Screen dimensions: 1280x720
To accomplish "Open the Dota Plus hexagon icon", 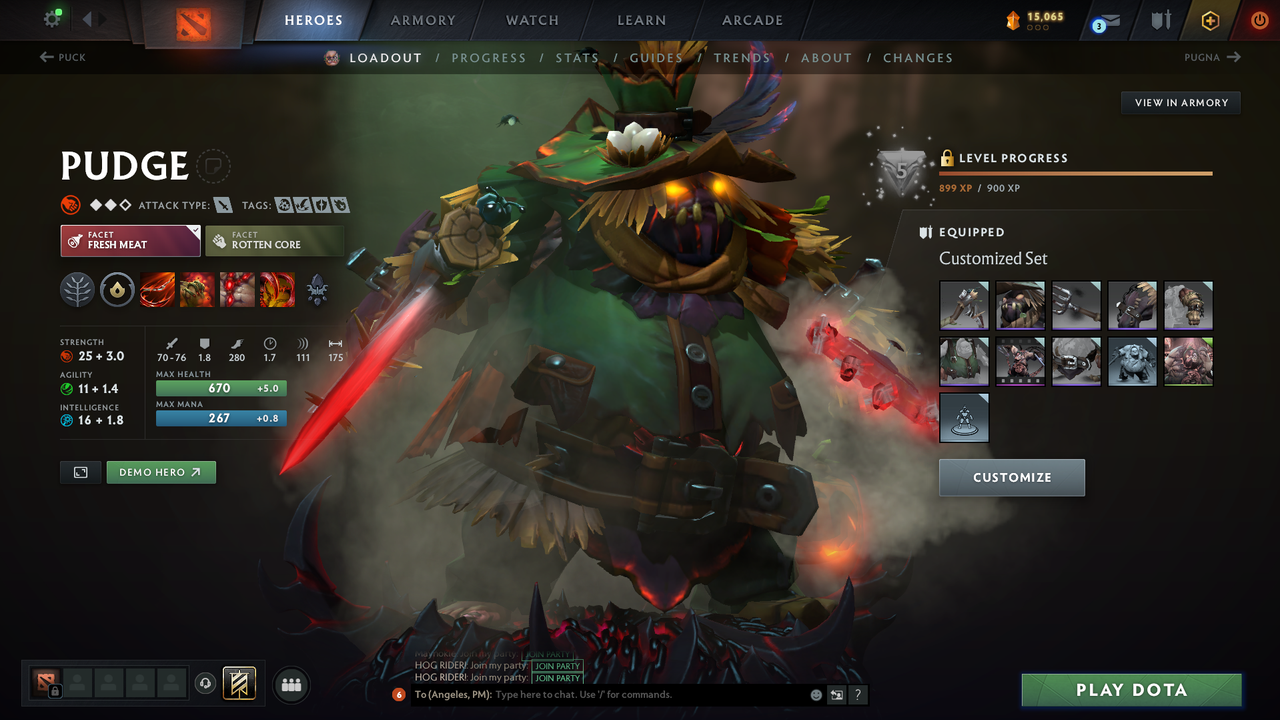I will click(x=1210, y=19).
